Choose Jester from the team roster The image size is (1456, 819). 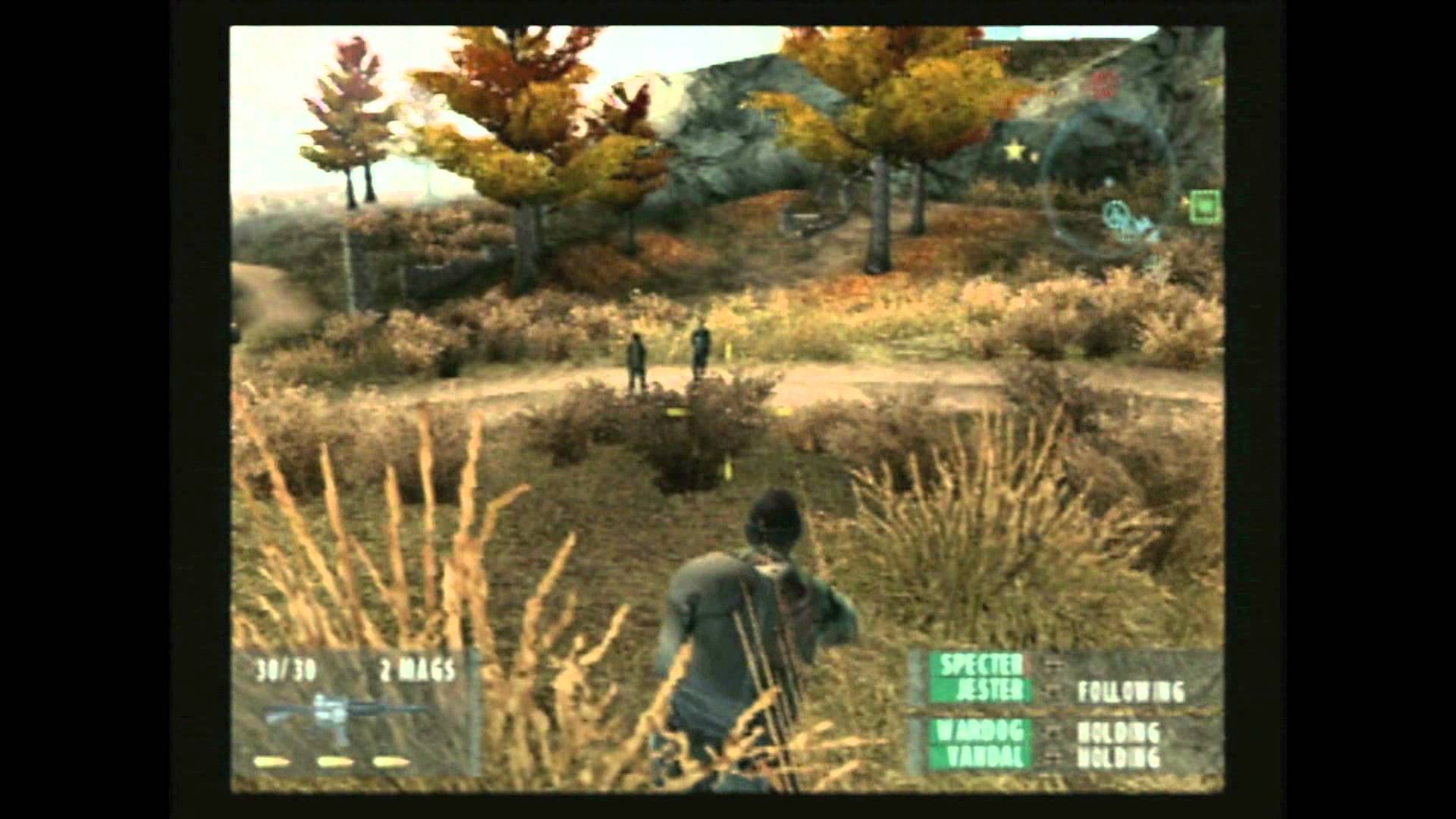pos(985,691)
